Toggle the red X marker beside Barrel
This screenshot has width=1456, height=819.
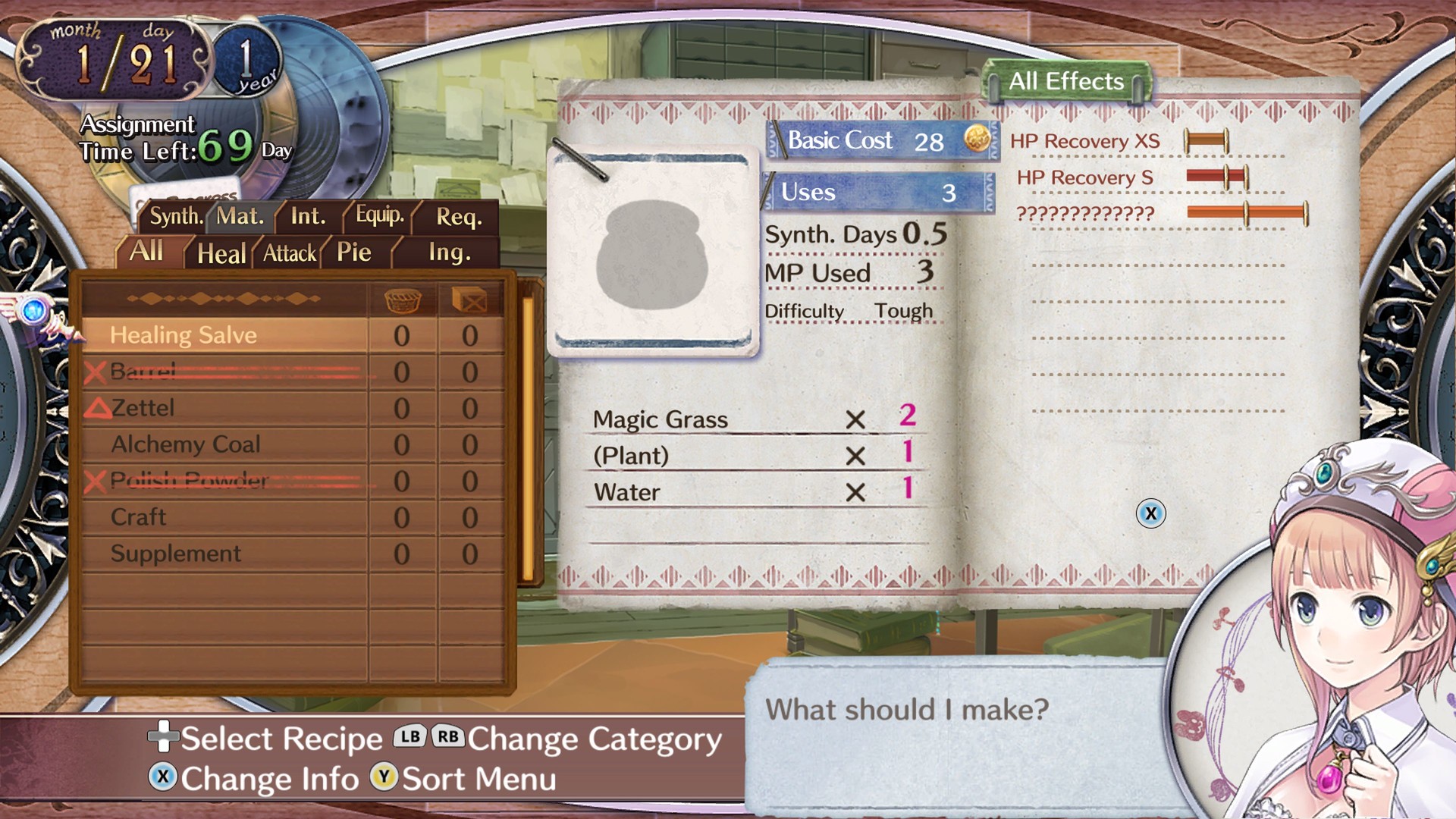[x=96, y=372]
